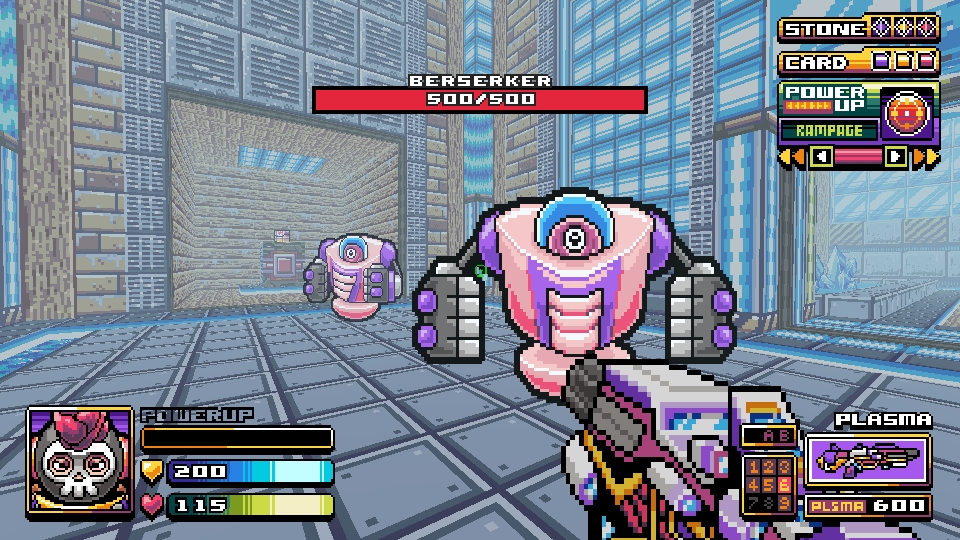Select the next power-up with the right arrow
Image resolution: width=960 pixels, height=540 pixels.
pyautogui.click(x=896, y=156)
